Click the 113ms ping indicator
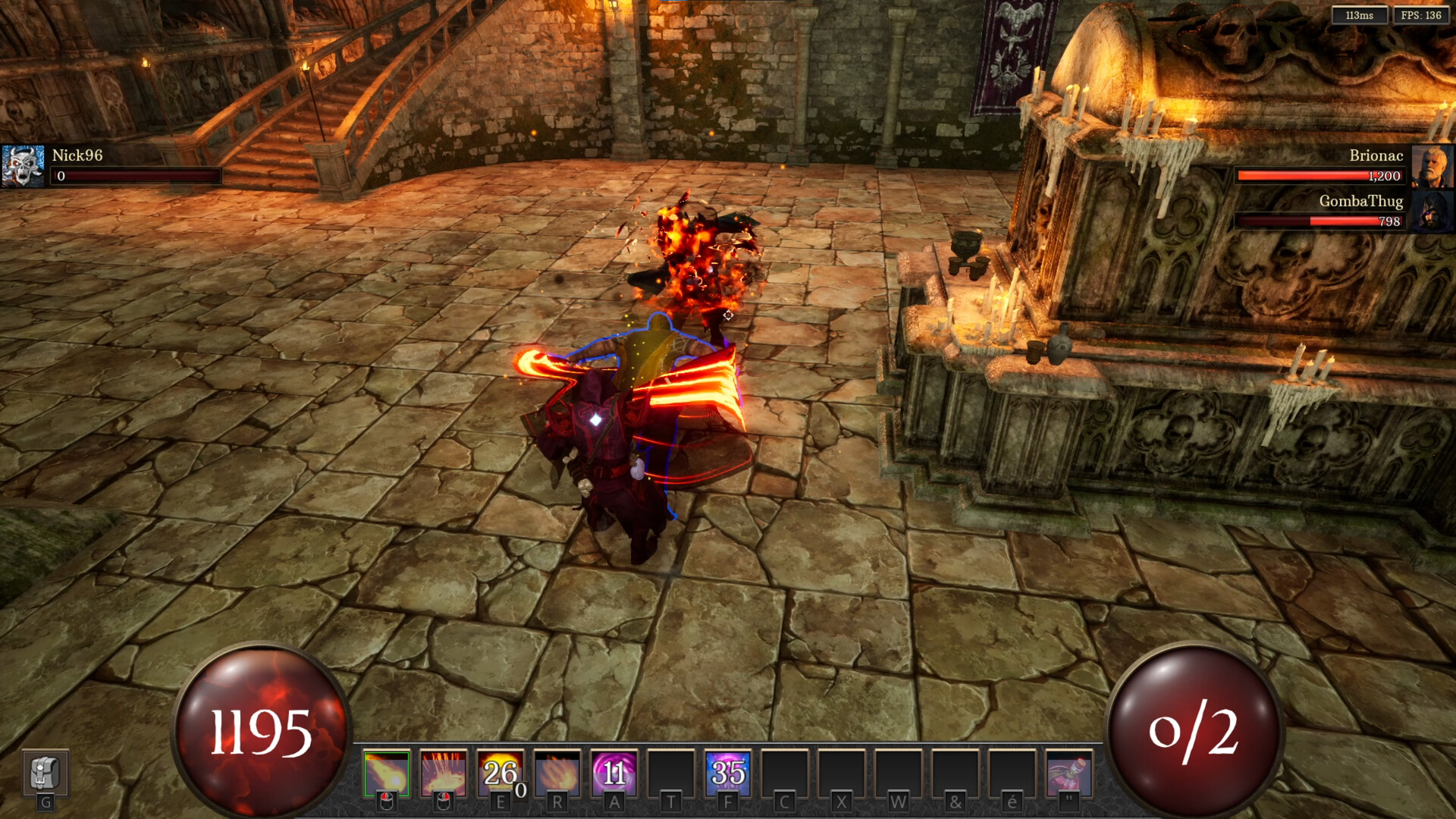Viewport: 1456px width, 819px height. click(x=1360, y=14)
